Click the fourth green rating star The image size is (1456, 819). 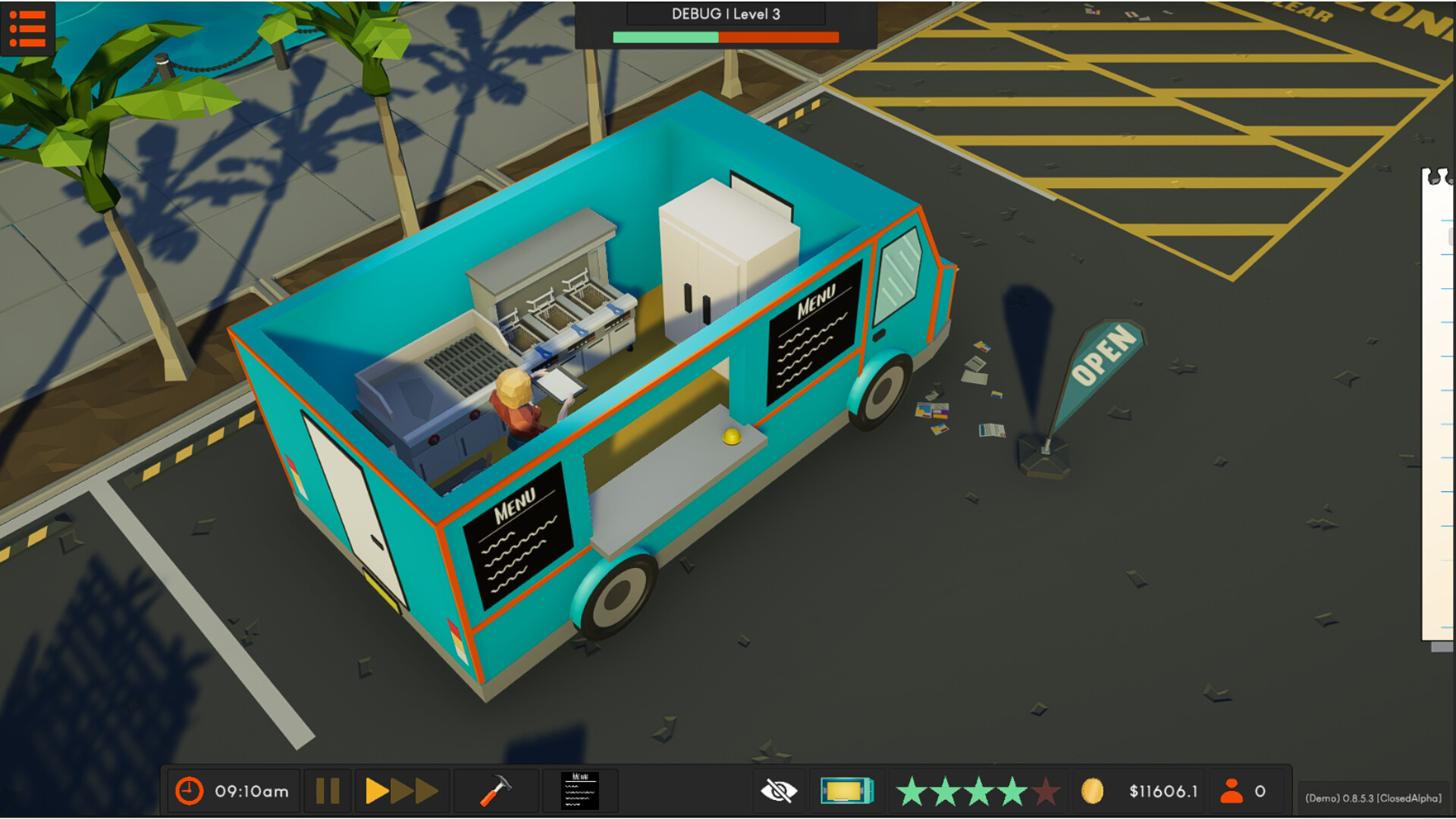tap(1014, 791)
